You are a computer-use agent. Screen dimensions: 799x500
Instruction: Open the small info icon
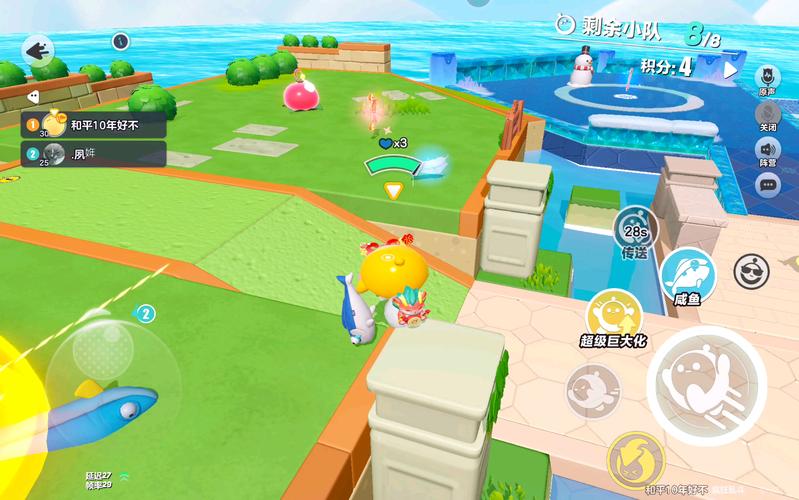[x=121, y=41]
